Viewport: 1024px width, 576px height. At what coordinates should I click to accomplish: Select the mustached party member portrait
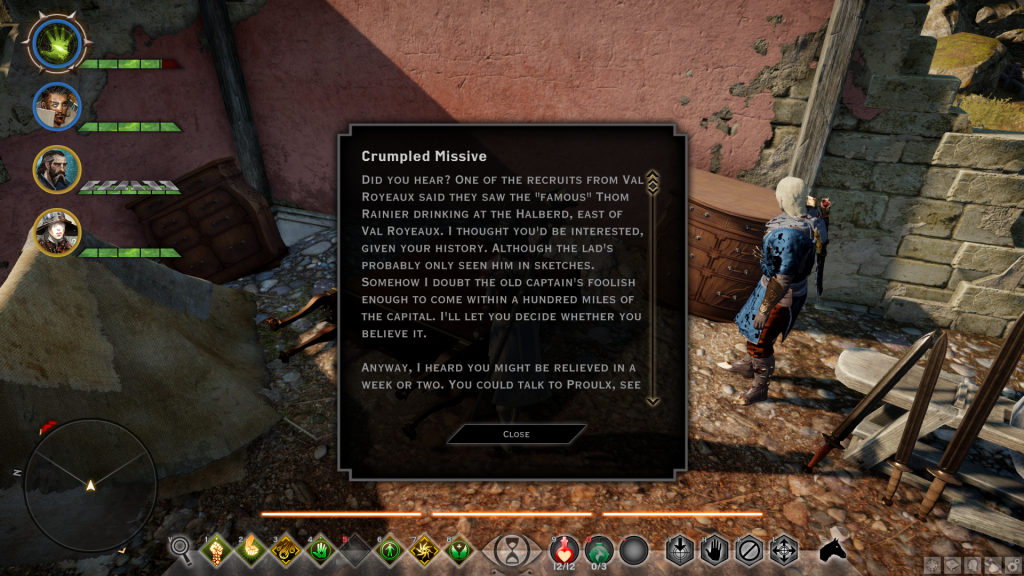(55, 106)
